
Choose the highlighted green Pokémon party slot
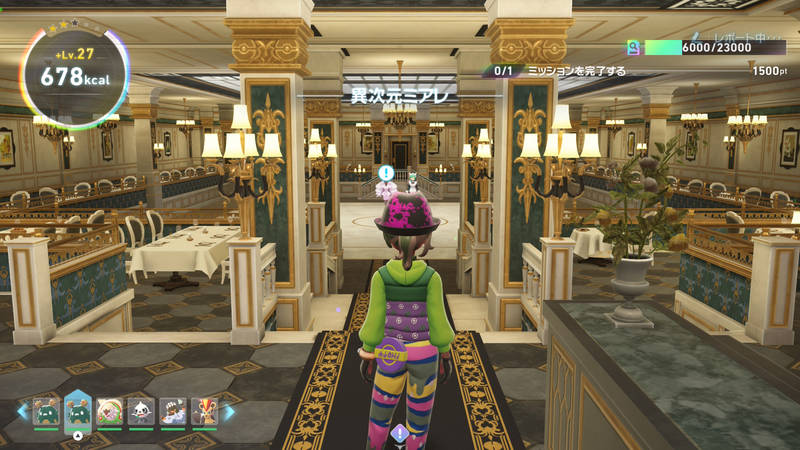[x=78, y=410]
